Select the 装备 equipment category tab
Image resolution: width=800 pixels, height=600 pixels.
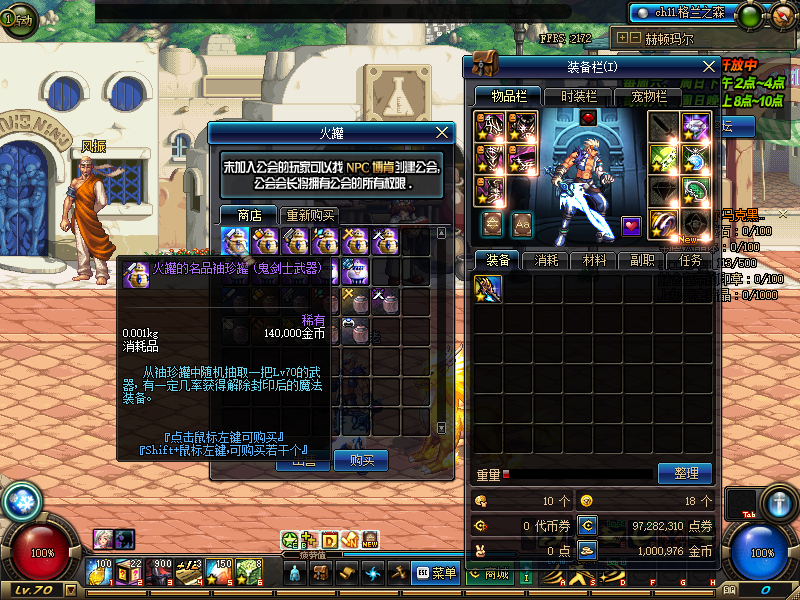[x=498, y=260]
